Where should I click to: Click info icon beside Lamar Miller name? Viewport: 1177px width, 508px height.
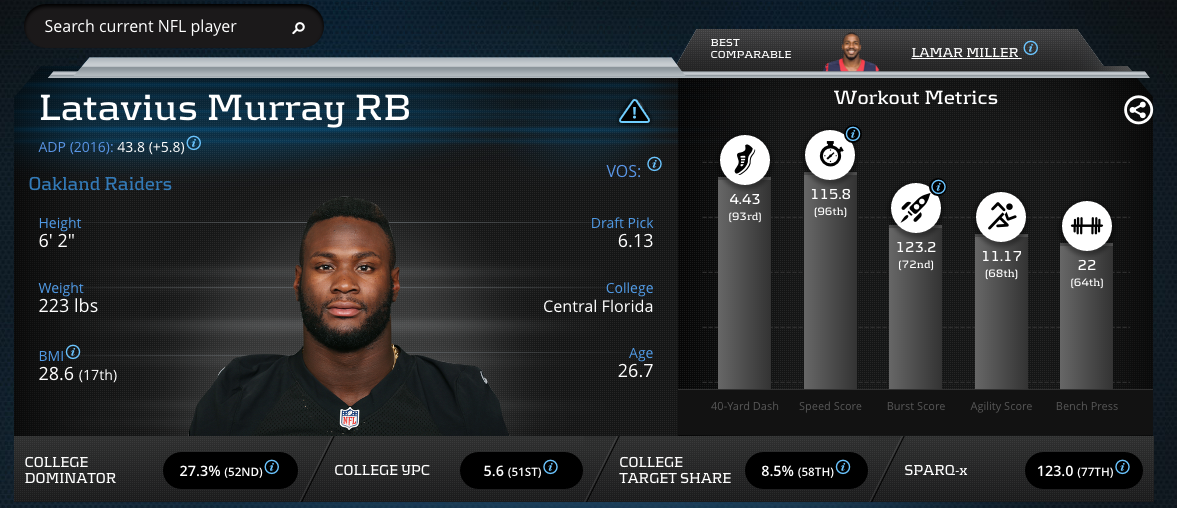(x=1030, y=48)
